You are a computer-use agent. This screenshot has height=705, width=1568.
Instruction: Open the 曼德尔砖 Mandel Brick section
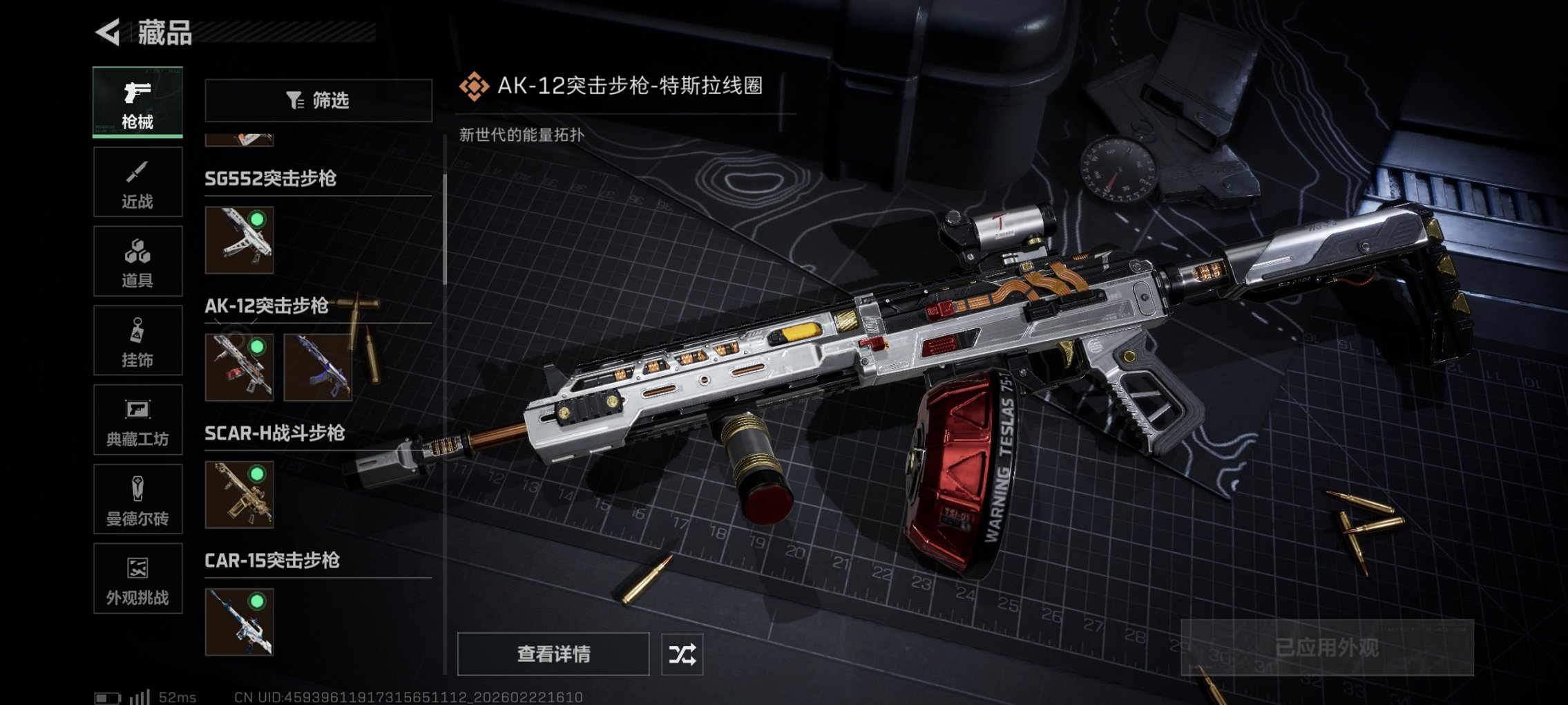(137, 500)
